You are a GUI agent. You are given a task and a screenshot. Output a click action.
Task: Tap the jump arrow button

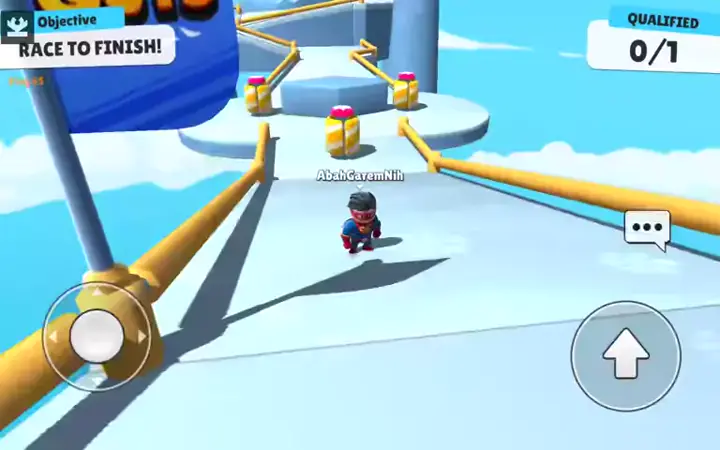626,355
